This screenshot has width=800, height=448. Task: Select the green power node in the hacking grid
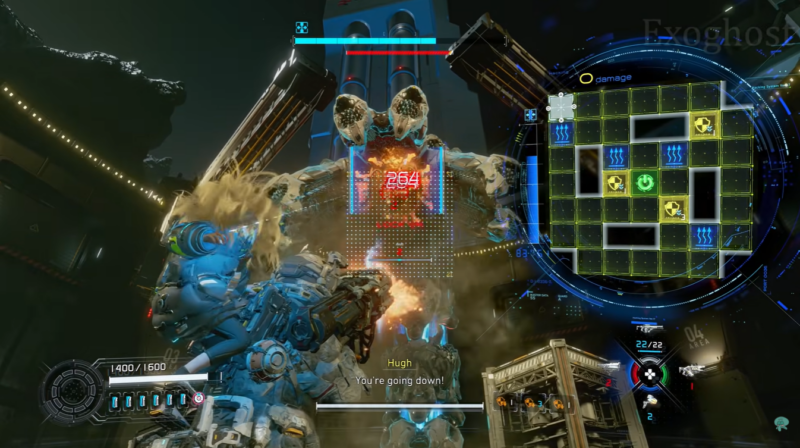(x=646, y=182)
